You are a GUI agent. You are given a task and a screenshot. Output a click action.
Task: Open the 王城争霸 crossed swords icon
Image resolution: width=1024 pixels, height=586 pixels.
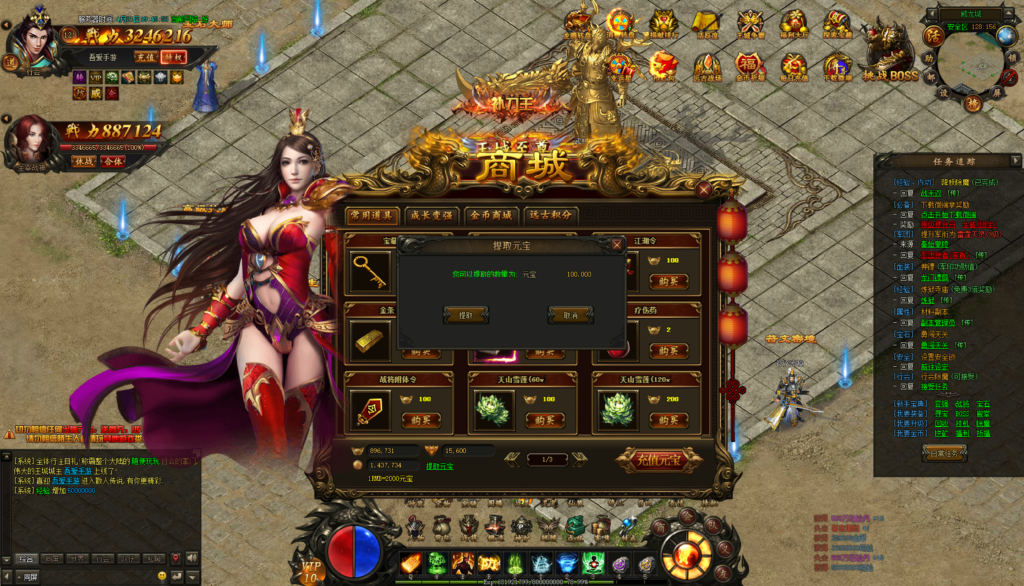coord(750,25)
